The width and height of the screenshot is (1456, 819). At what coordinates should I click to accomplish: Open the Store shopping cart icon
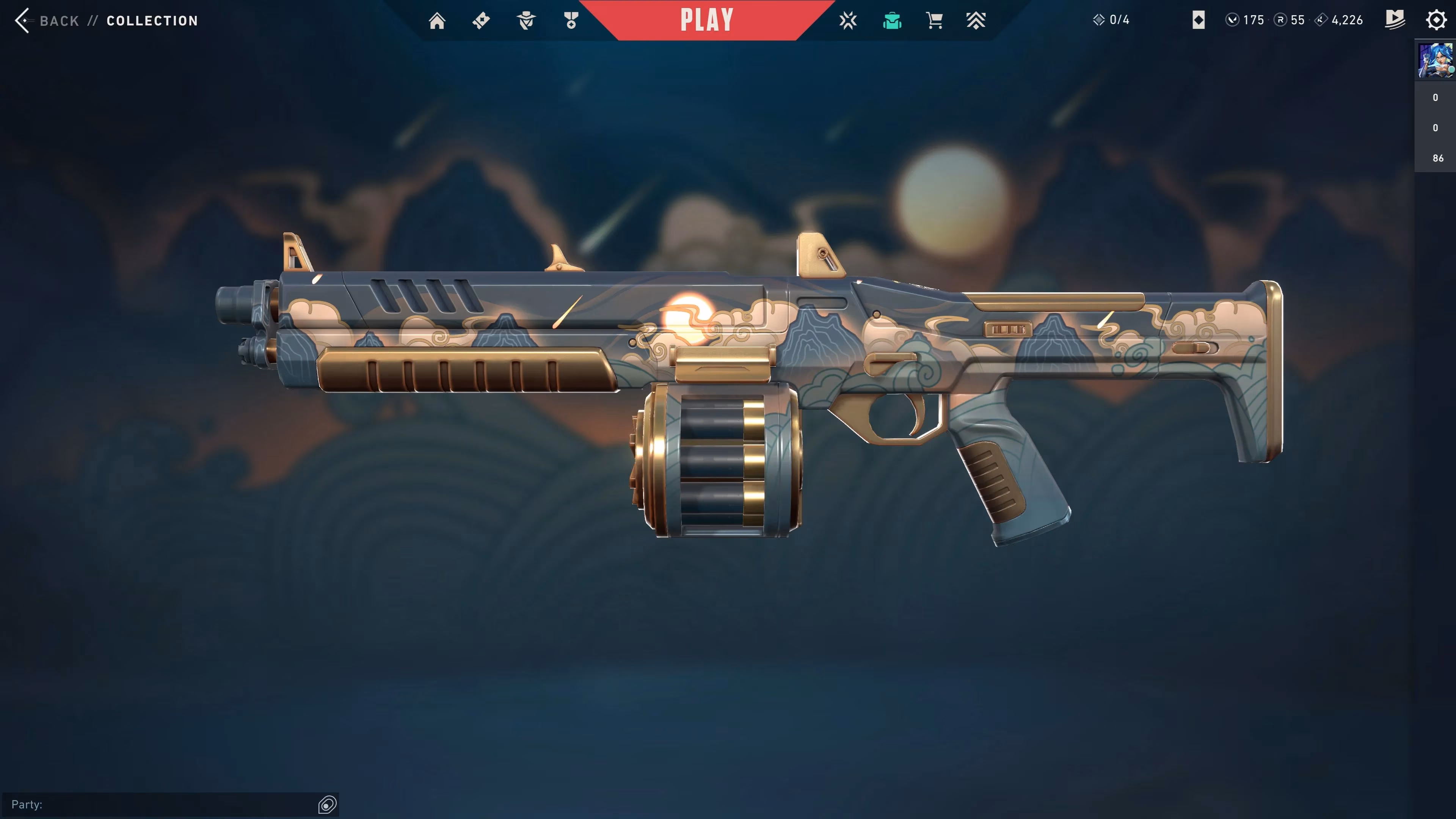(934, 21)
